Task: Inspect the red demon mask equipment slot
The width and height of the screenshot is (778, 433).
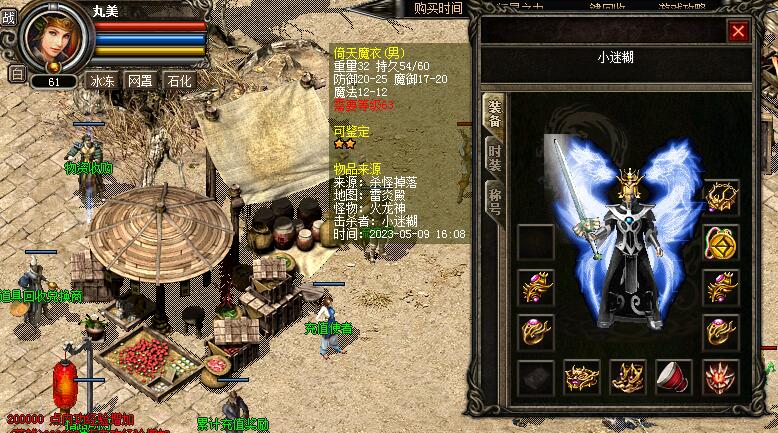Action: 720,377
